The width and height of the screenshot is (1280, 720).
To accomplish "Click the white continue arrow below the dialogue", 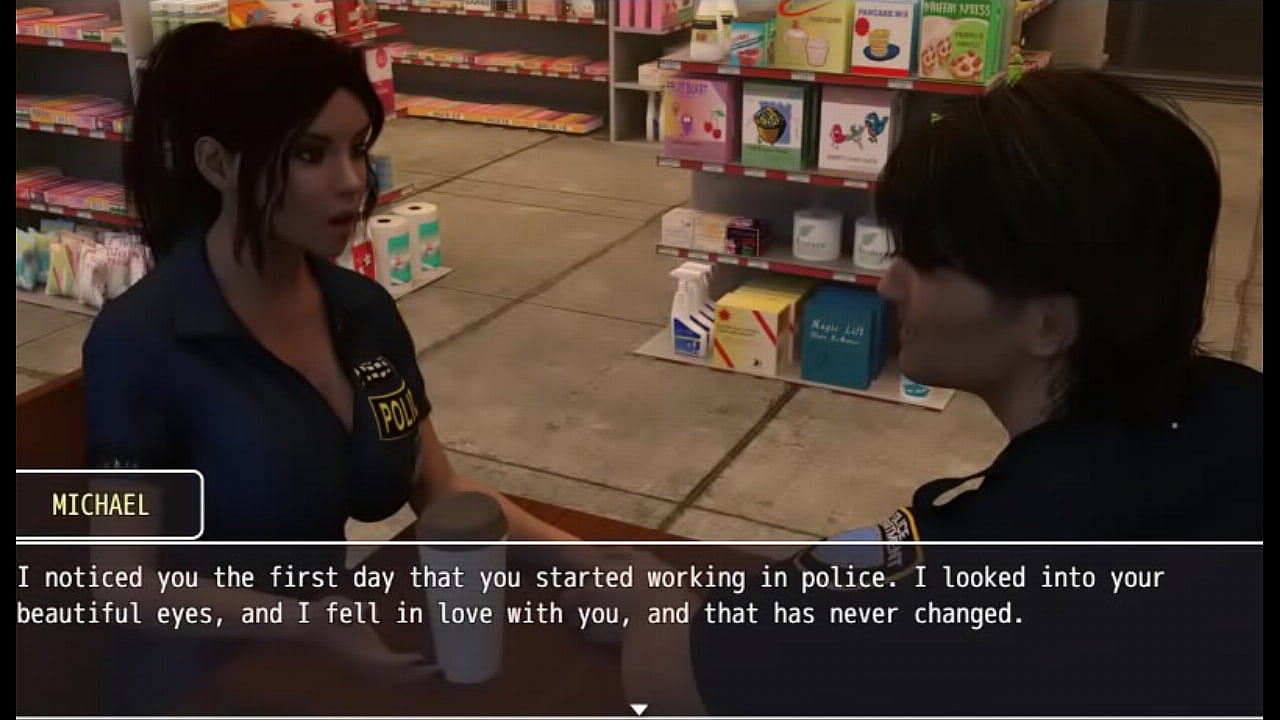I will pyautogui.click(x=638, y=709).
